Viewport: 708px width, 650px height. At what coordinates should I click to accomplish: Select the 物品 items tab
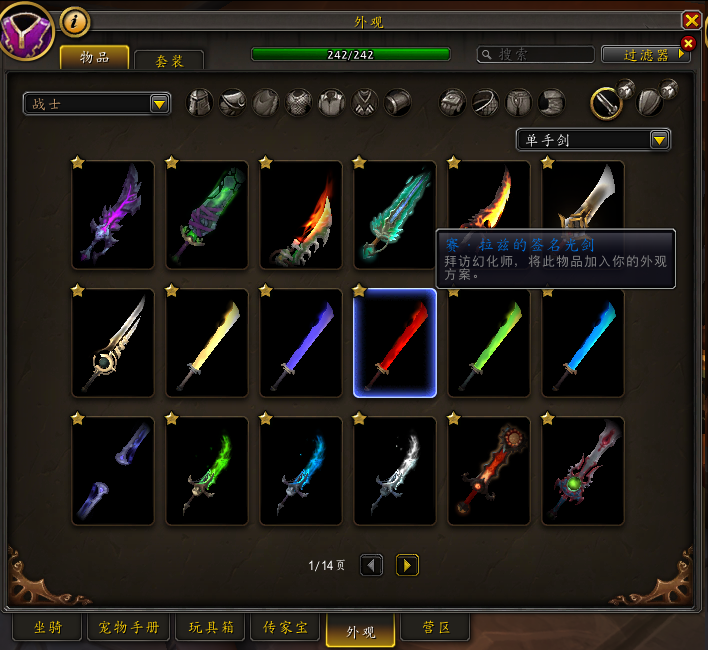click(94, 59)
